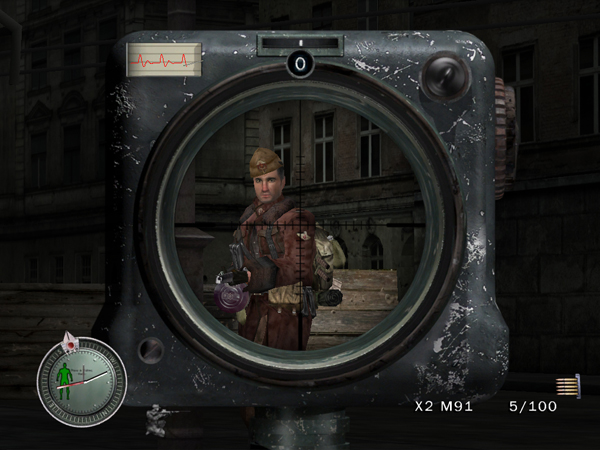Click the compass radar with green soldier
This screenshot has height=450, width=600.
point(81,381)
